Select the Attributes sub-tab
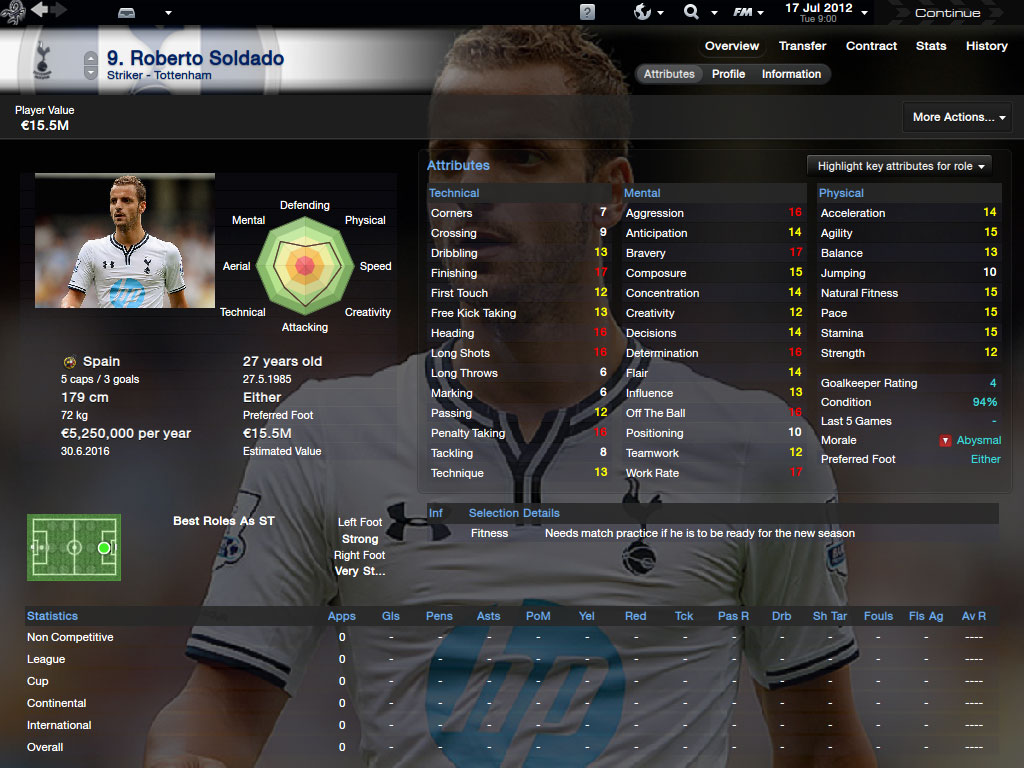1024x768 pixels. (x=669, y=74)
